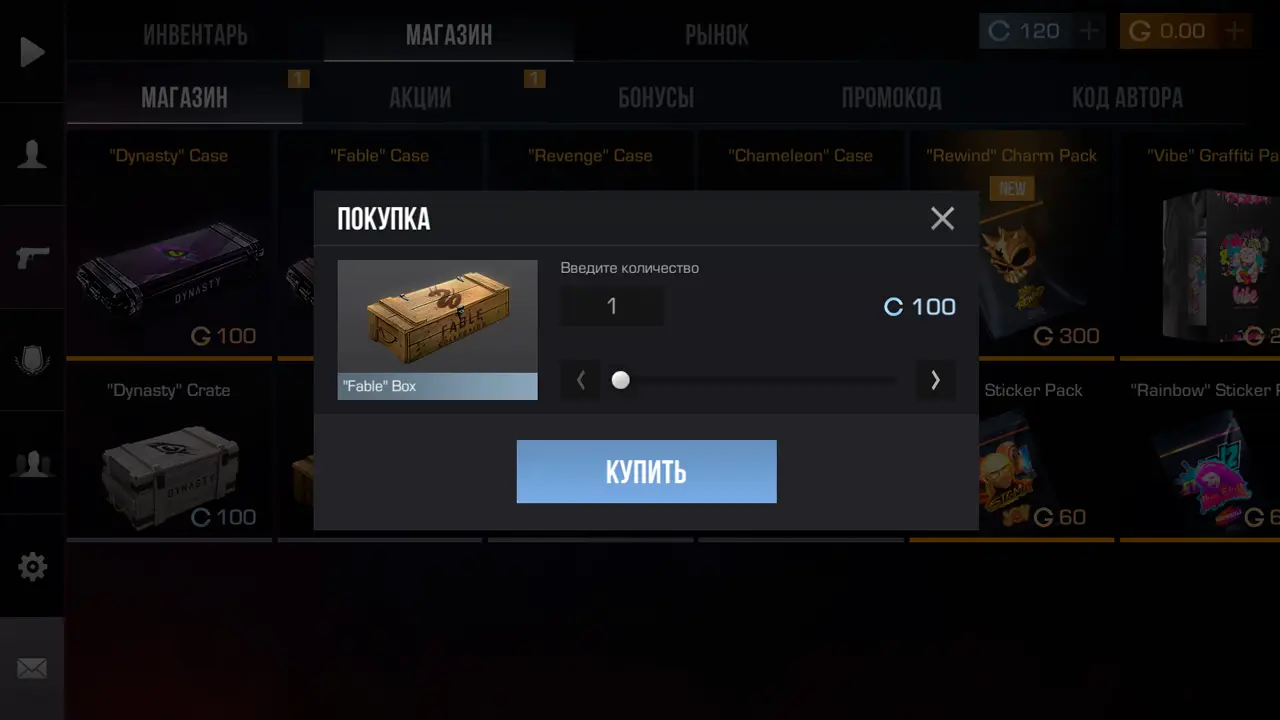Click the plus next to gold balance
This screenshot has height=720, width=1280.
point(1234,31)
